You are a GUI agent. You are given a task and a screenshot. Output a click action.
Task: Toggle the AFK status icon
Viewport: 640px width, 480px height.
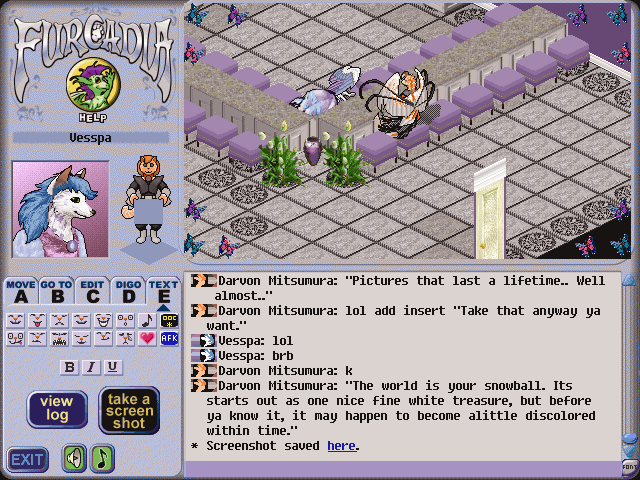169,338
